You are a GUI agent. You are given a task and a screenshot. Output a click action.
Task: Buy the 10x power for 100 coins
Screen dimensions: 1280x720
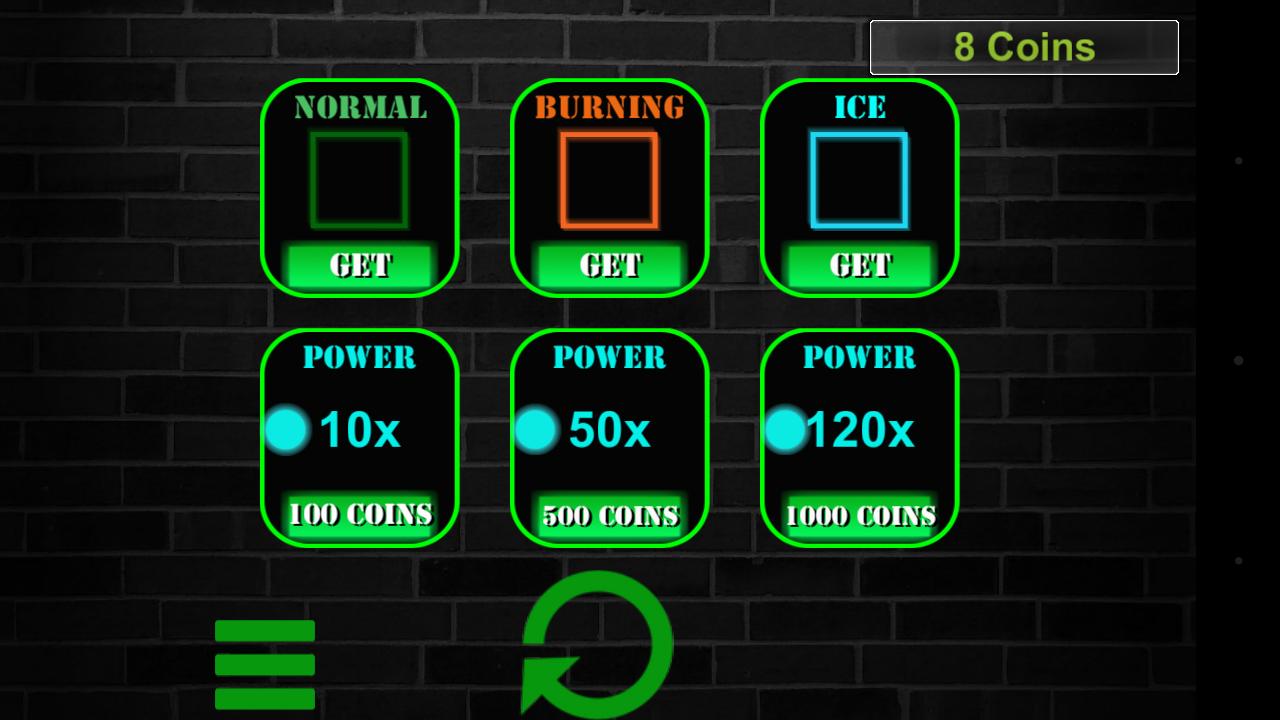[360, 515]
